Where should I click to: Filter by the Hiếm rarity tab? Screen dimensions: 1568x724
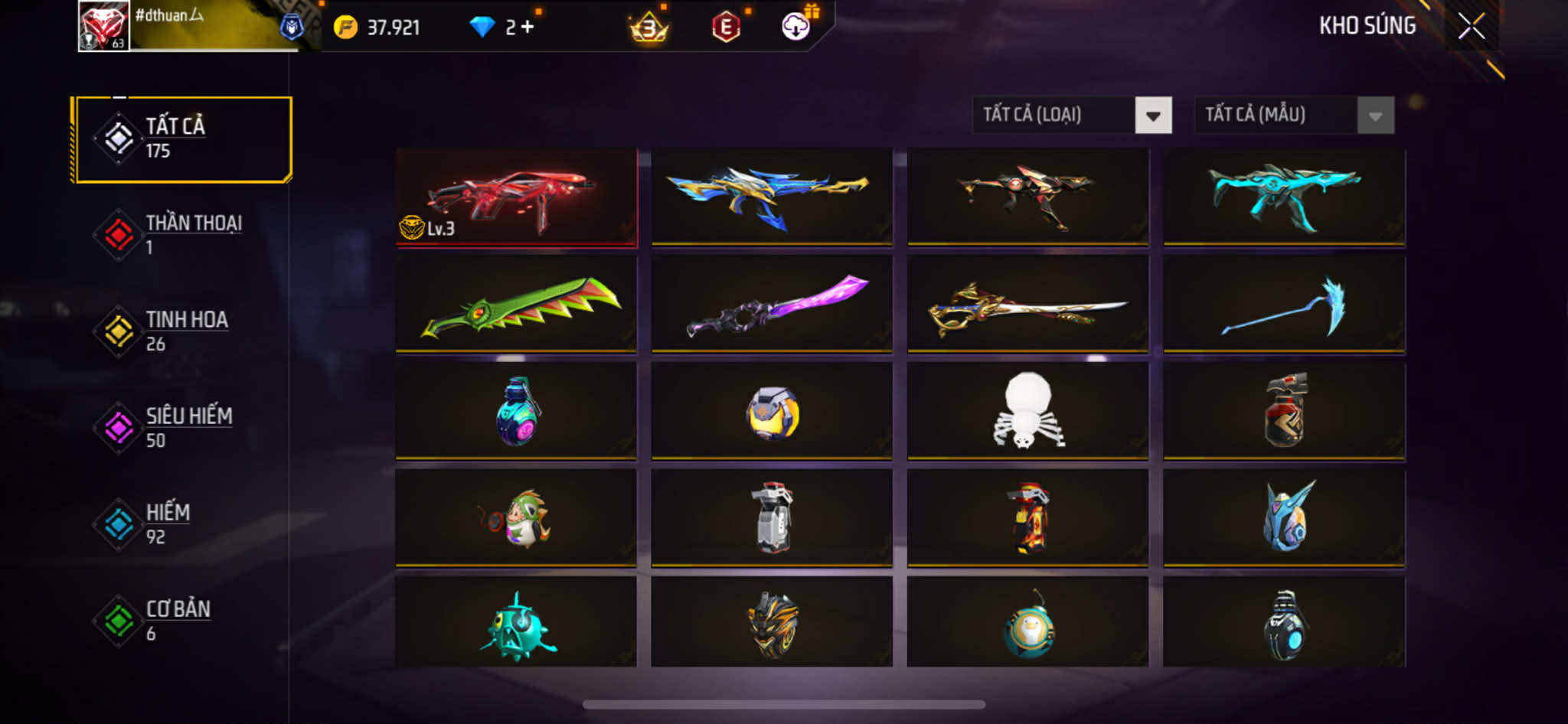coord(183,524)
